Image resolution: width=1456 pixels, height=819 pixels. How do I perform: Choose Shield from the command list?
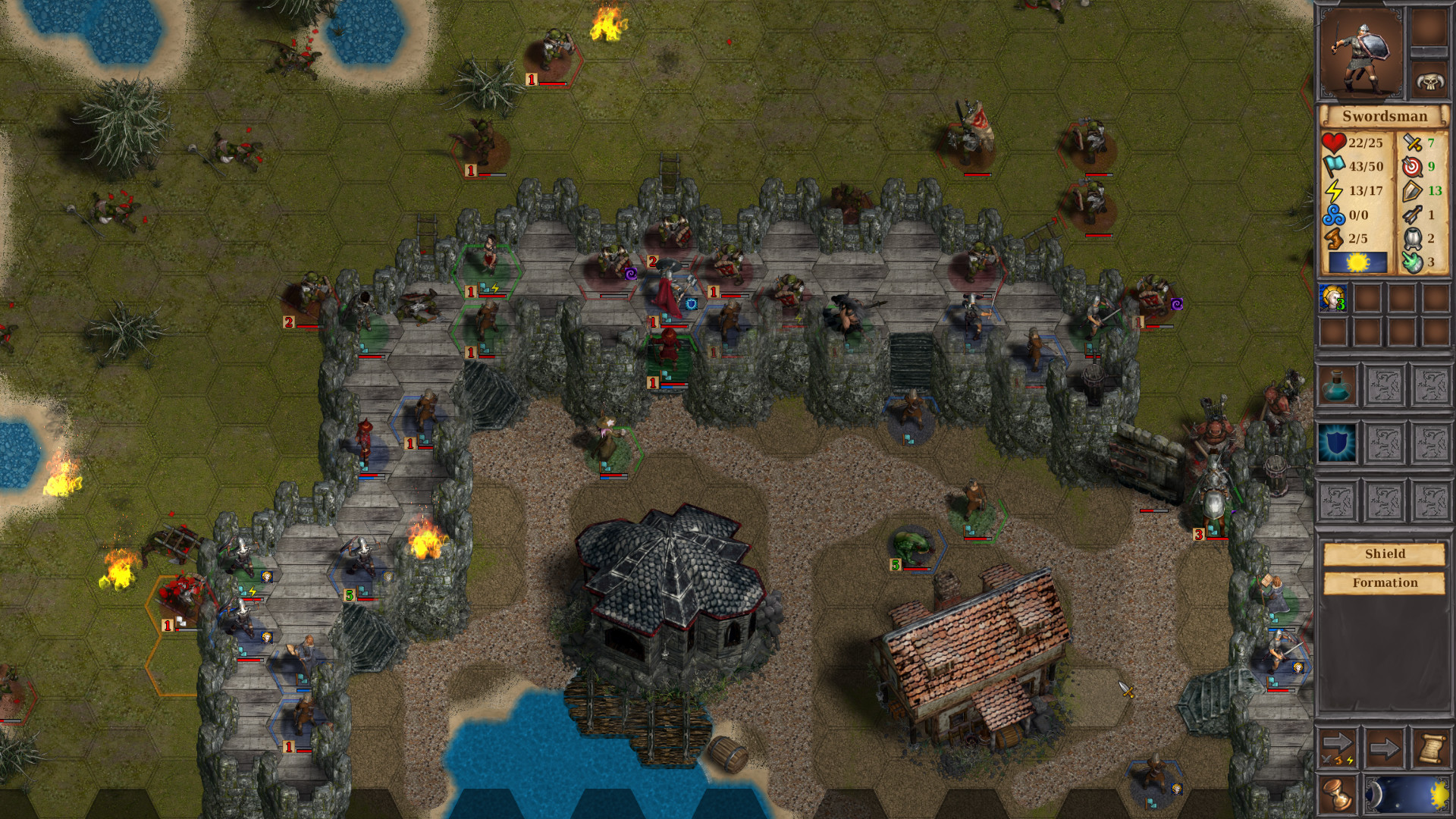pos(1385,554)
